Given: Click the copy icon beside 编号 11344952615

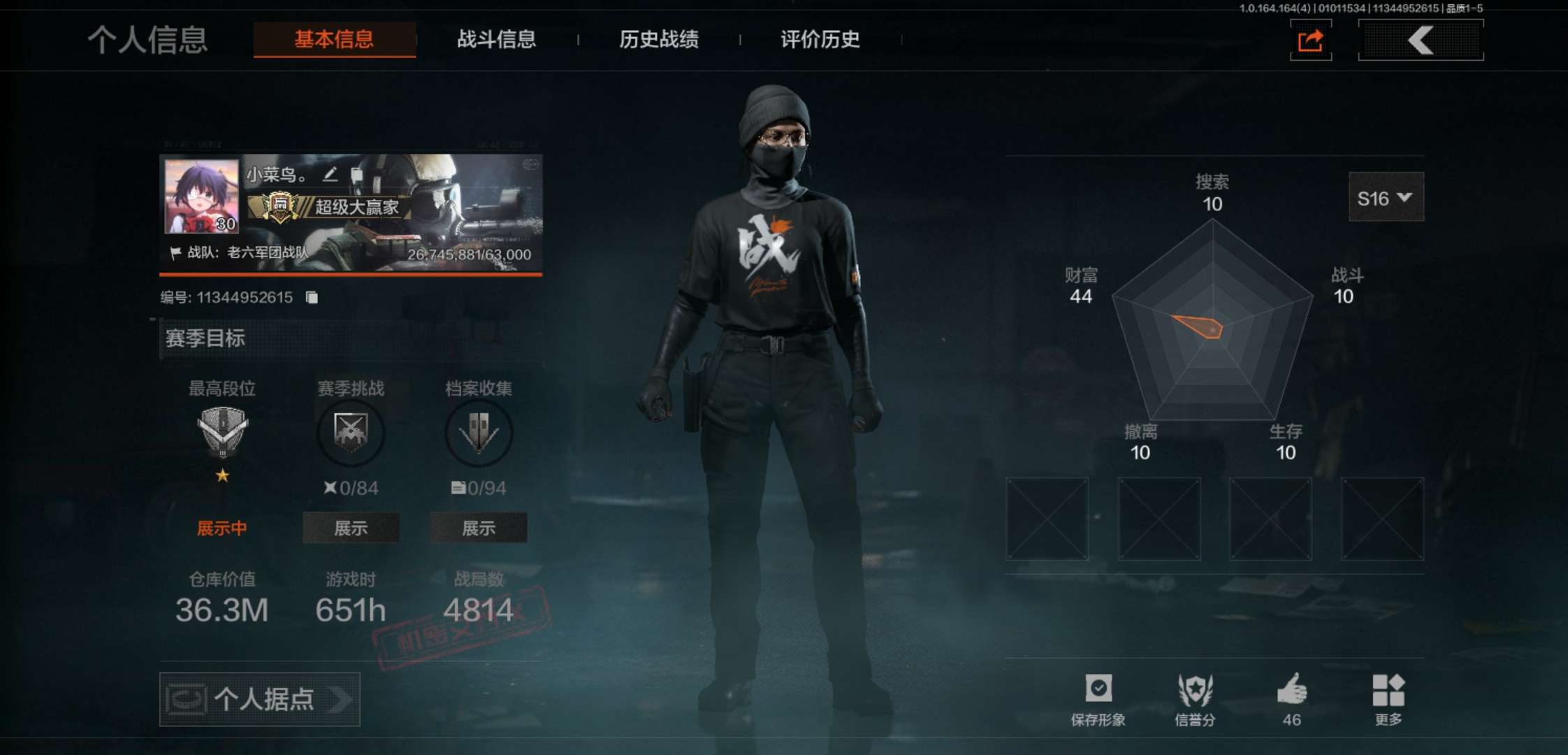Looking at the screenshot, I should coord(312,296).
